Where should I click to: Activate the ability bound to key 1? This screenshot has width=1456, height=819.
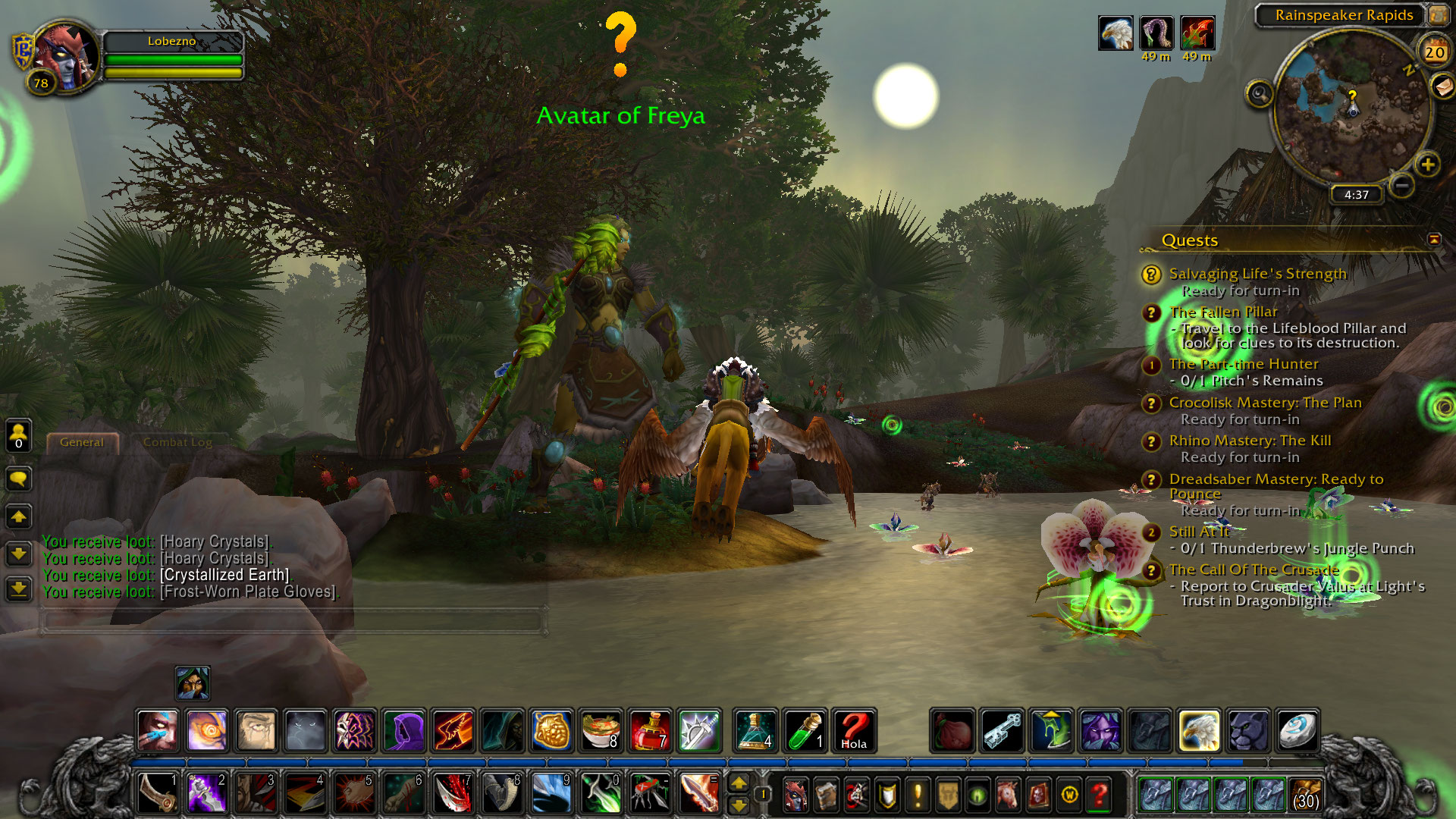(158, 793)
